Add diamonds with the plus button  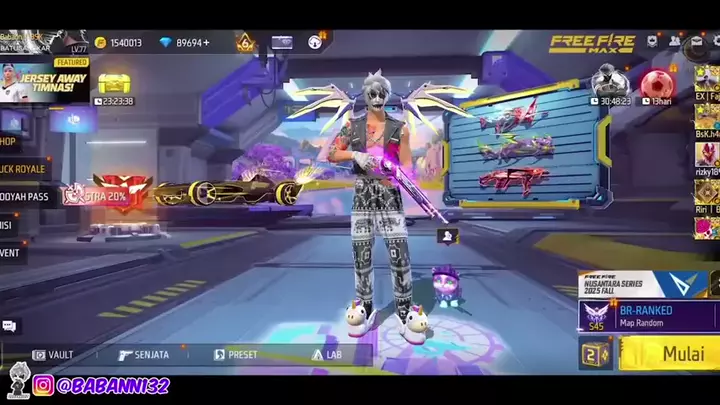[x=207, y=43]
